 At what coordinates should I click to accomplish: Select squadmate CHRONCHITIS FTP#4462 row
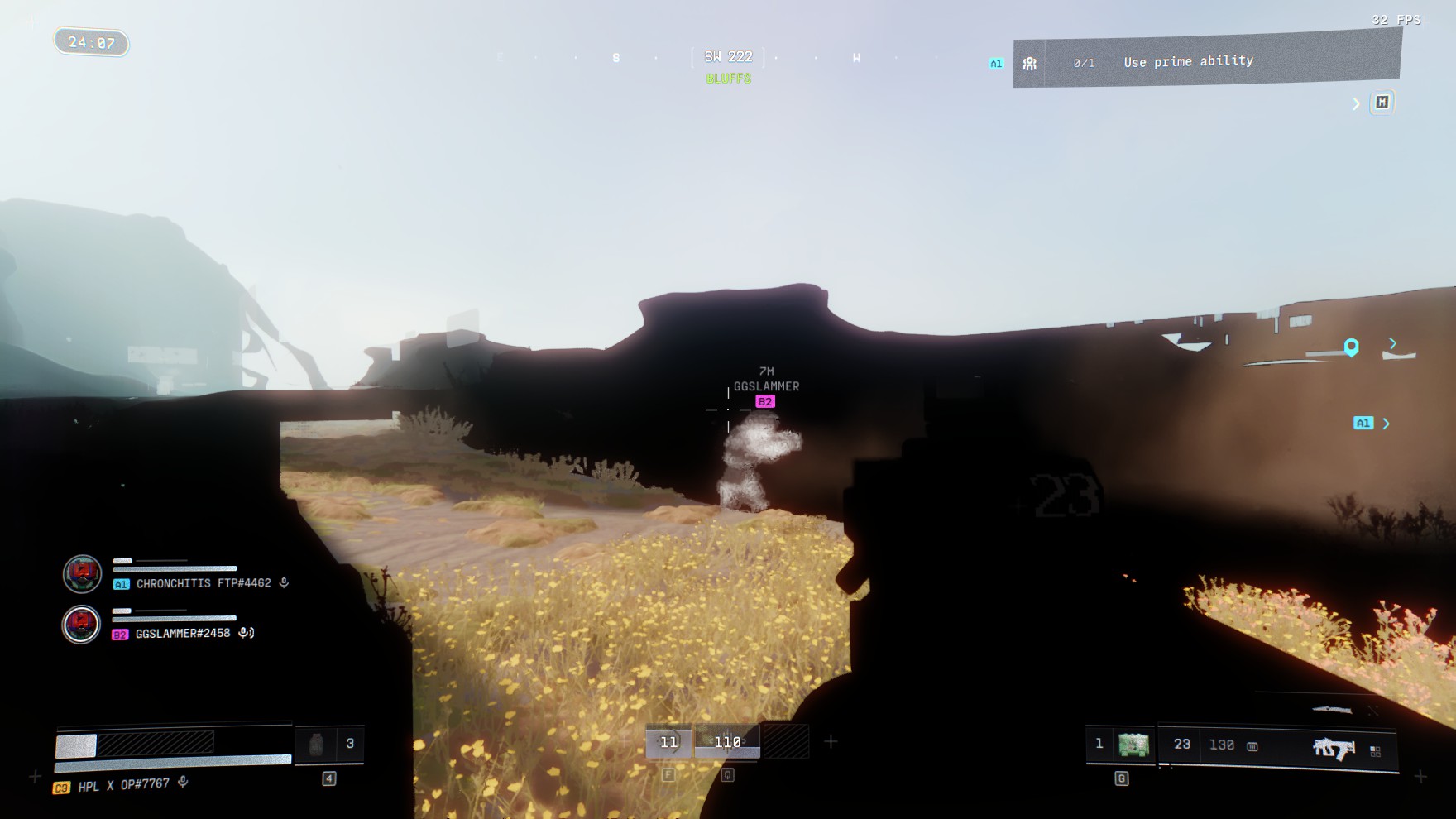pyautogui.click(x=203, y=583)
